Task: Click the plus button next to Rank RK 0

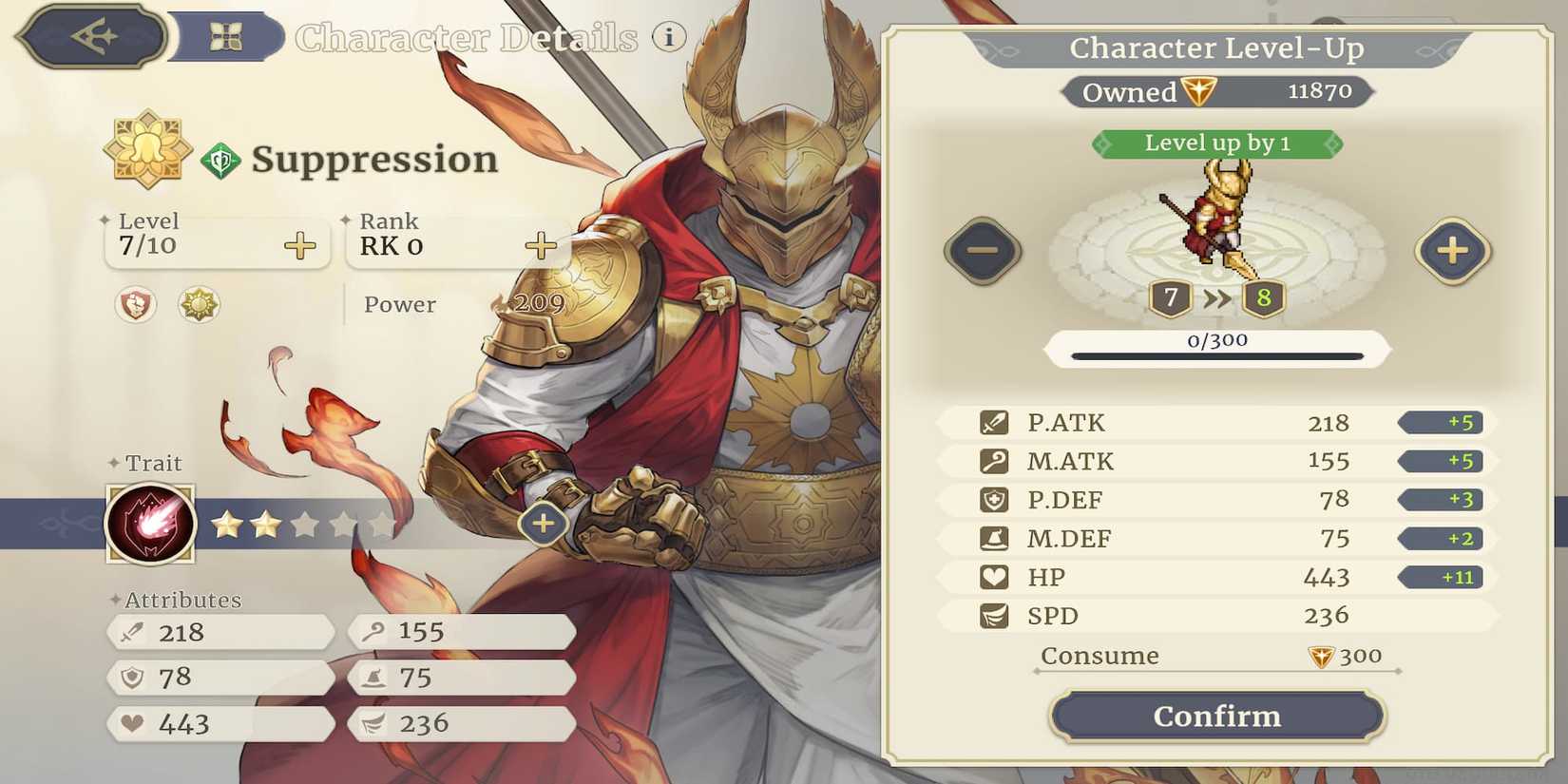Action: tap(541, 245)
